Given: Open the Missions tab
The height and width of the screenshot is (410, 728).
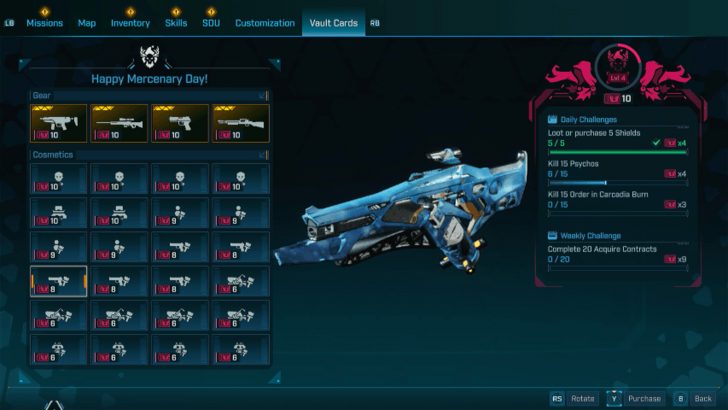Looking at the screenshot, I should pyautogui.click(x=44, y=23).
